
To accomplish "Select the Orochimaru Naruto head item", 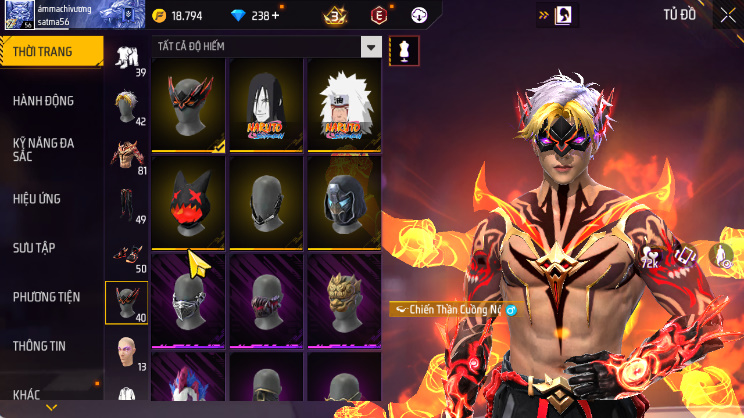I will pyautogui.click(x=267, y=104).
